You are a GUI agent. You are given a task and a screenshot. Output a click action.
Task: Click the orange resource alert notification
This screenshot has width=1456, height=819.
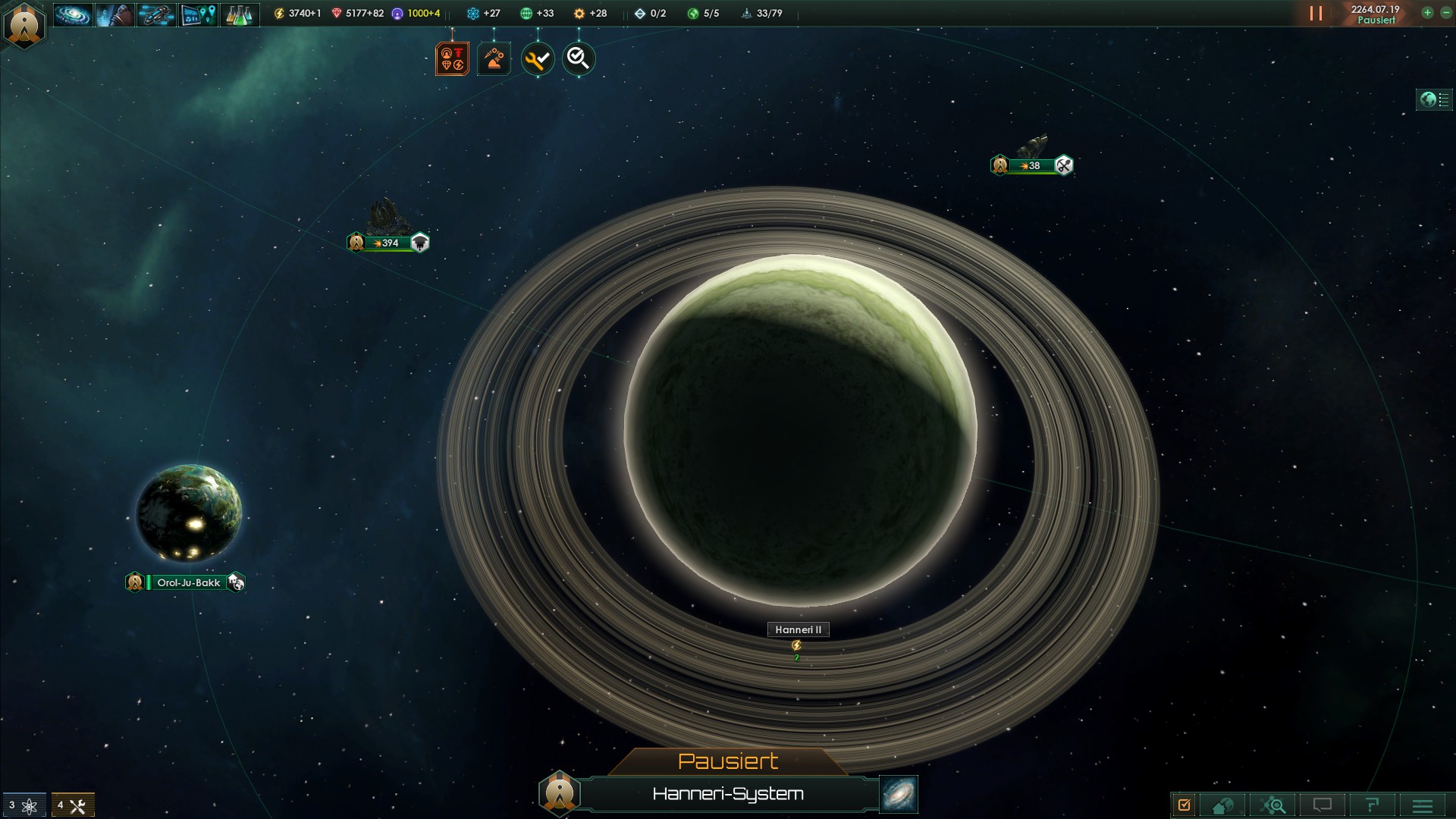click(452, 58)
